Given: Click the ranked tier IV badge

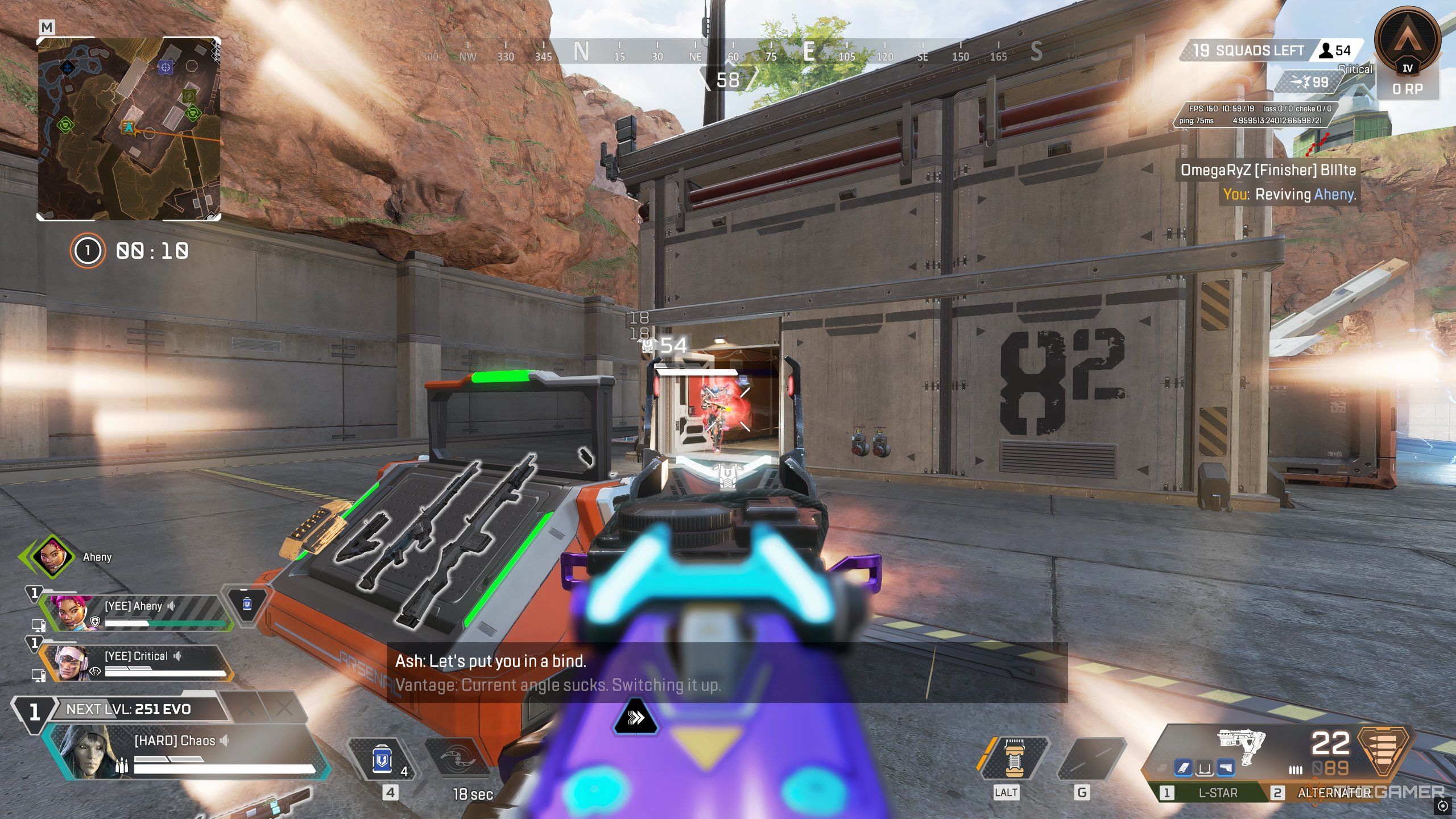Looking at the screenshot, I should coord(1407,43).
